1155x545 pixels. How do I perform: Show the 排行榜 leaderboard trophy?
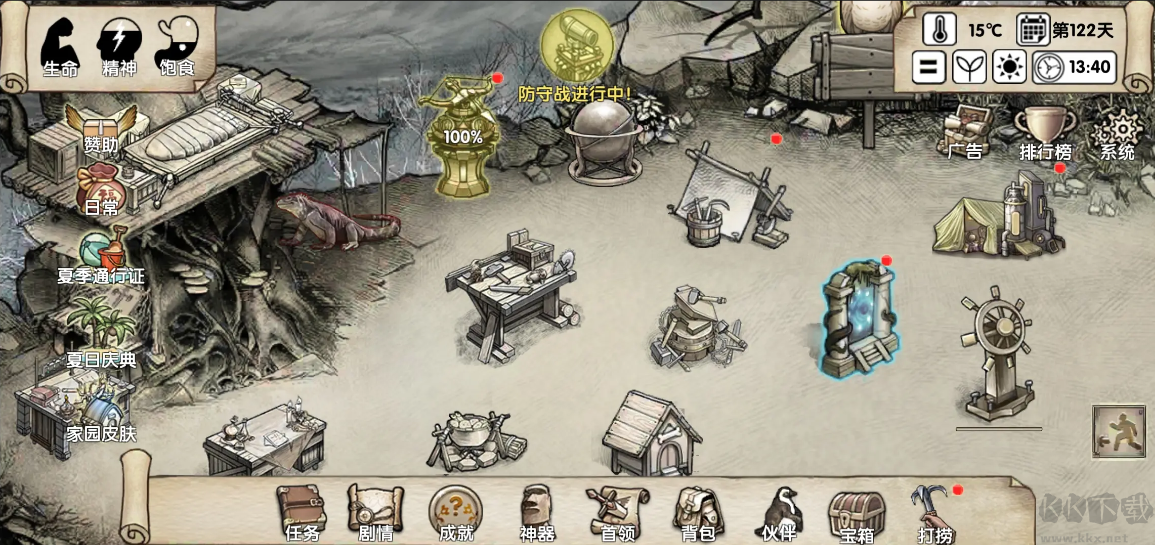pos(1045,133)
